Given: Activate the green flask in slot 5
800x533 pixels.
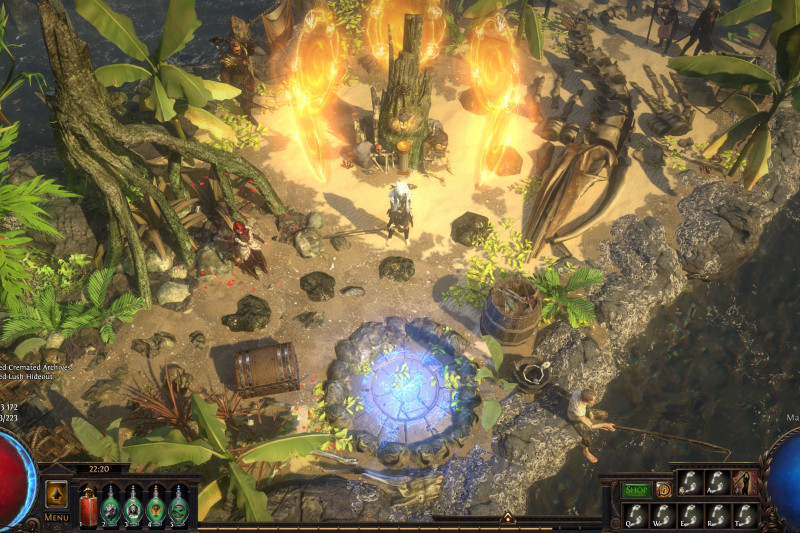Looking at the screenshot, I should coord(179,505).
